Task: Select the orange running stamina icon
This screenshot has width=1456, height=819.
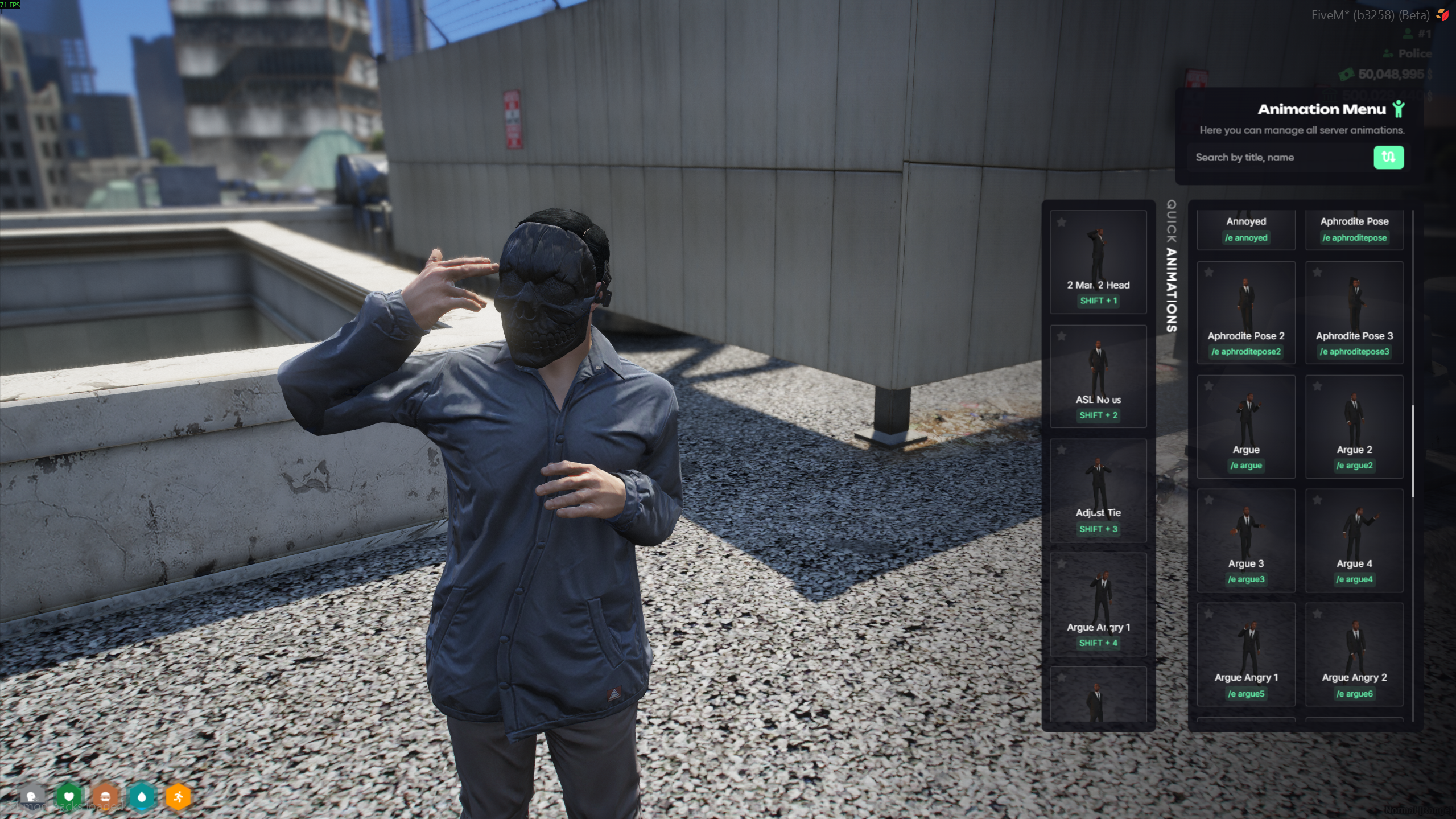Action: (178, 796)
